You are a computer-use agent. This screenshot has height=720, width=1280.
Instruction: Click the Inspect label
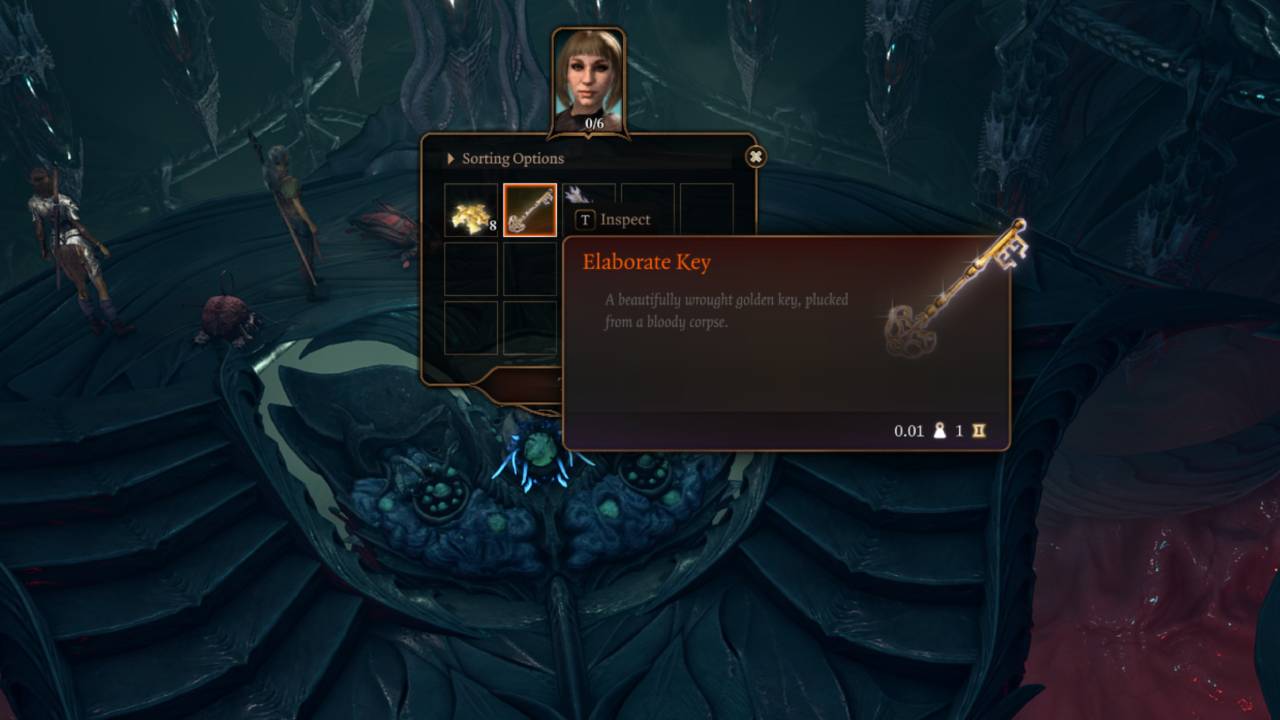[624, 219]
